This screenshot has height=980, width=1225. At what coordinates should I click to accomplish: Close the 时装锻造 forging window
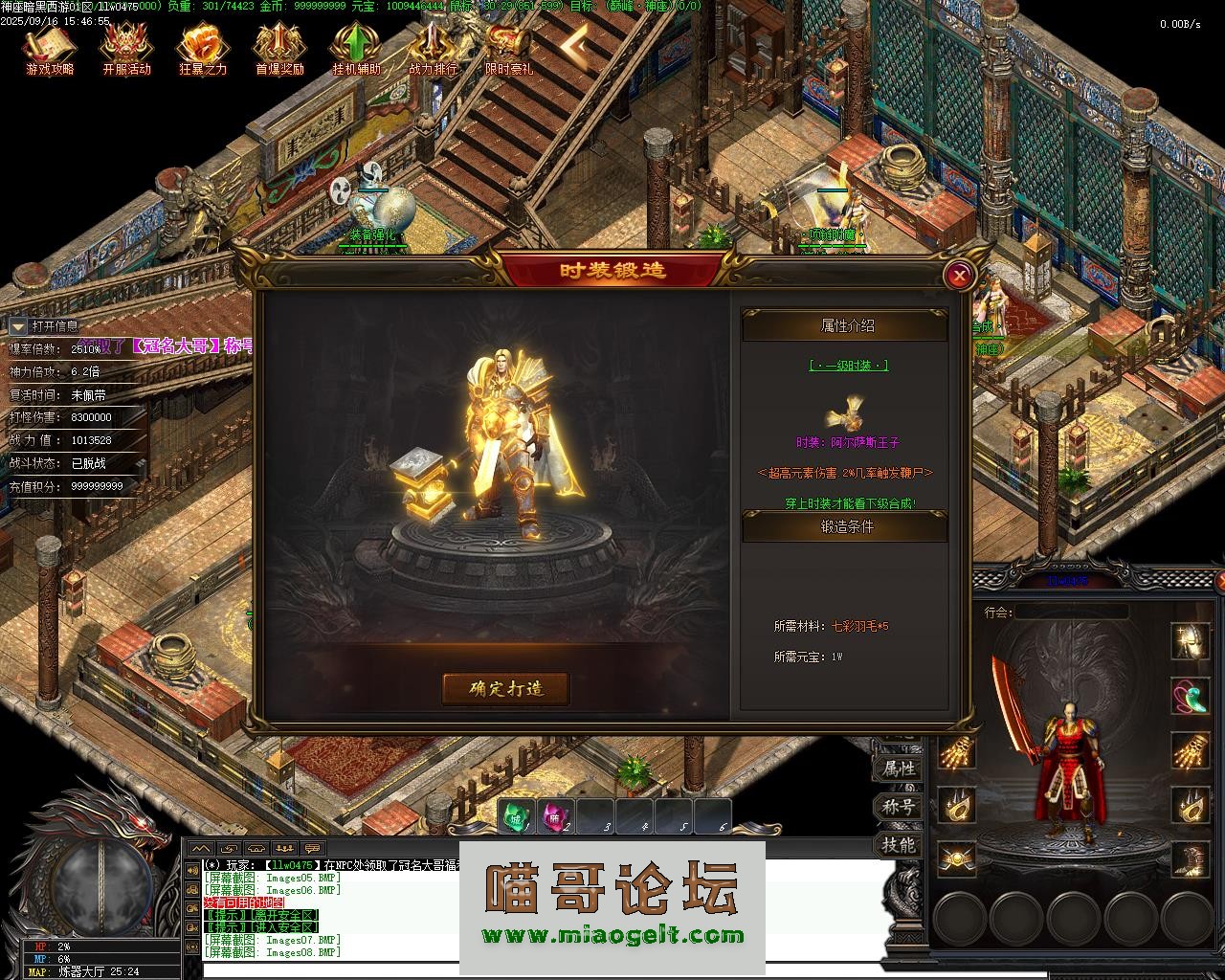pyautogui.click(x=958, y=277)
